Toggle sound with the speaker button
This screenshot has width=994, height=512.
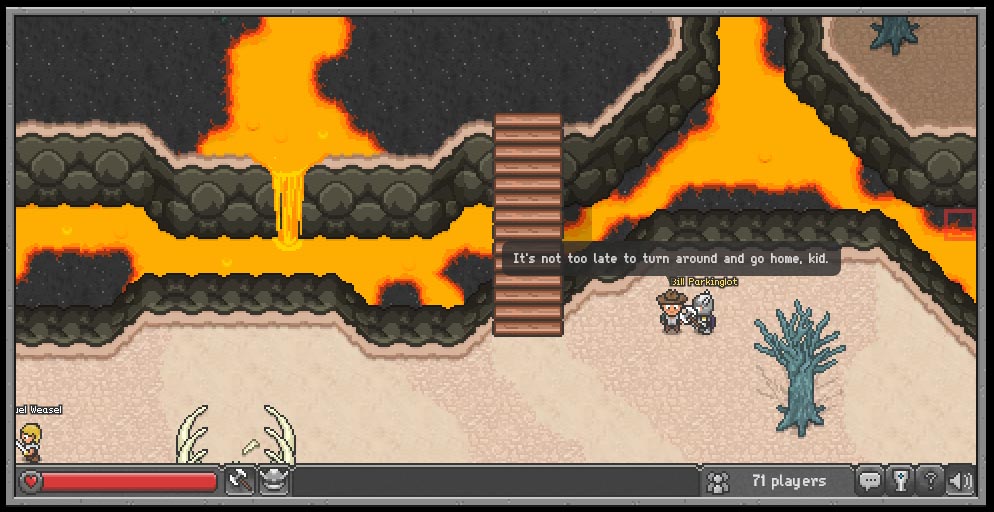point(960,481)
